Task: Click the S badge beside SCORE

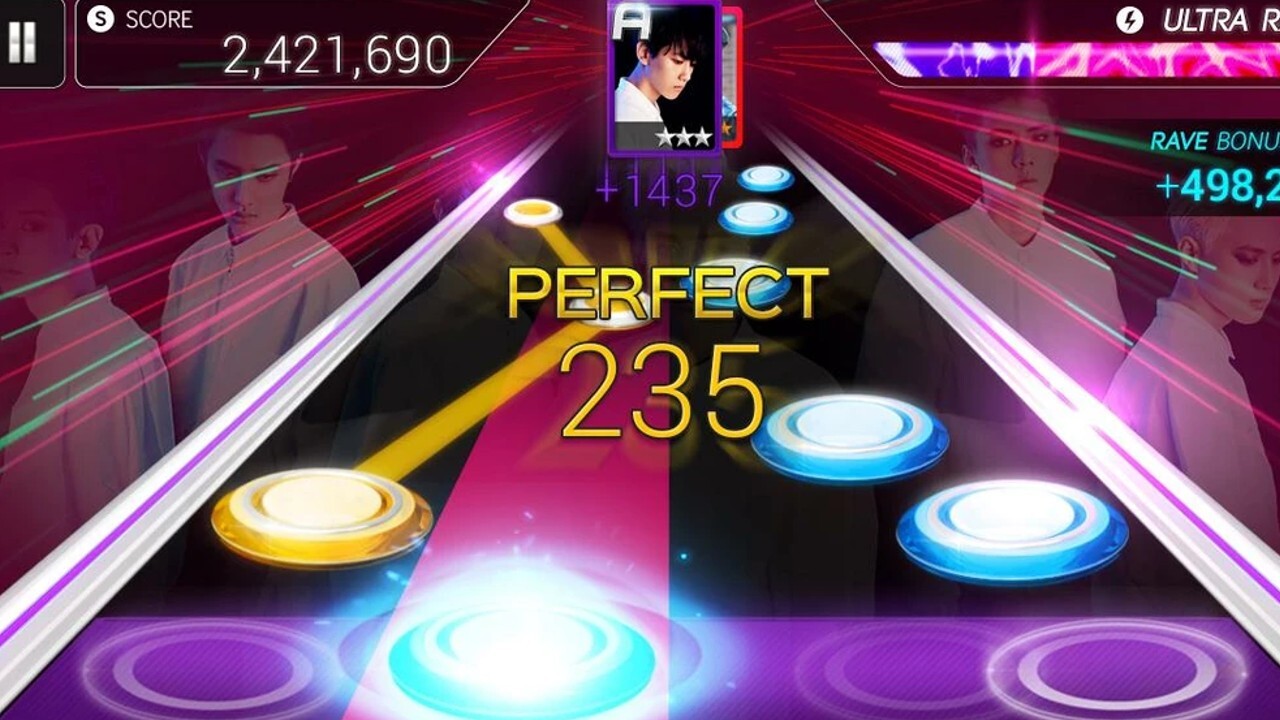Action: pyautogui.click(x=98, y=18)
